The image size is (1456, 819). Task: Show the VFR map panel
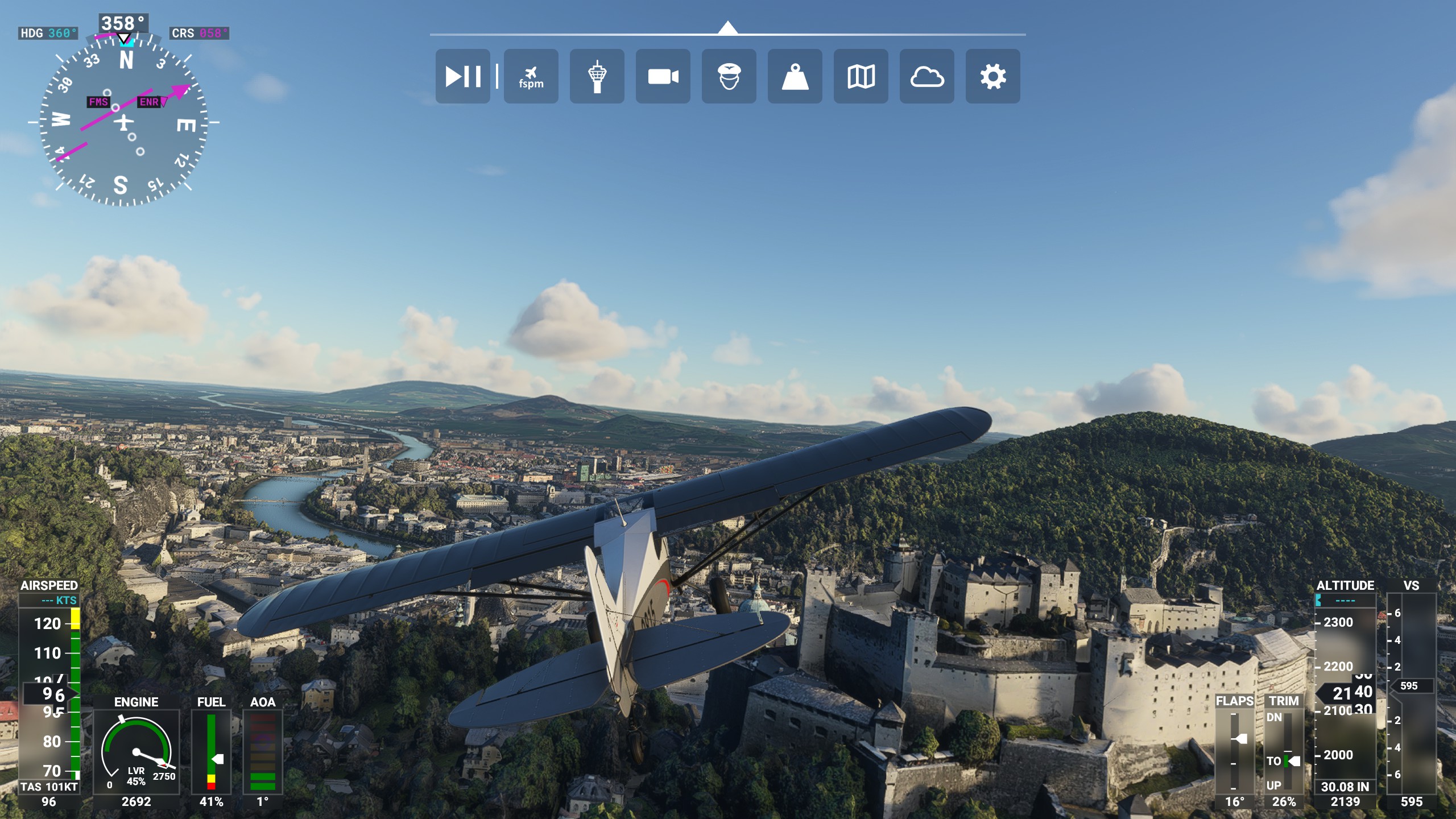pyautogui.click(x=861, y=76)
